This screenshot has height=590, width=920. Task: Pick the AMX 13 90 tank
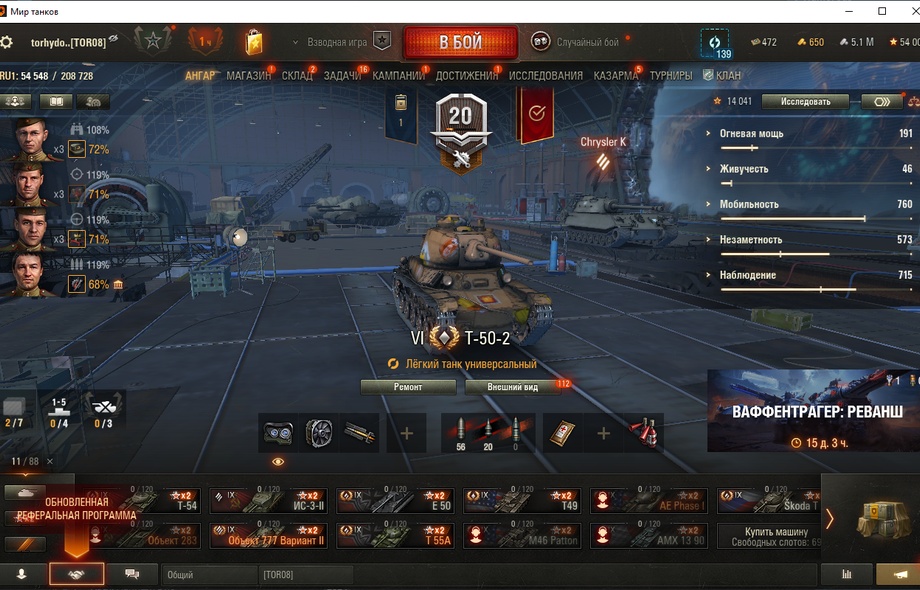click(x=650, y=536)
